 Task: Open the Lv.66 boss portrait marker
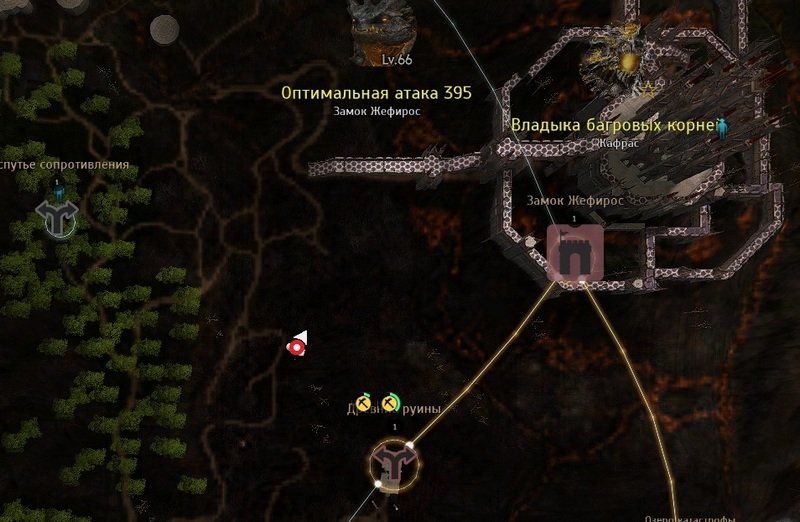385,25
